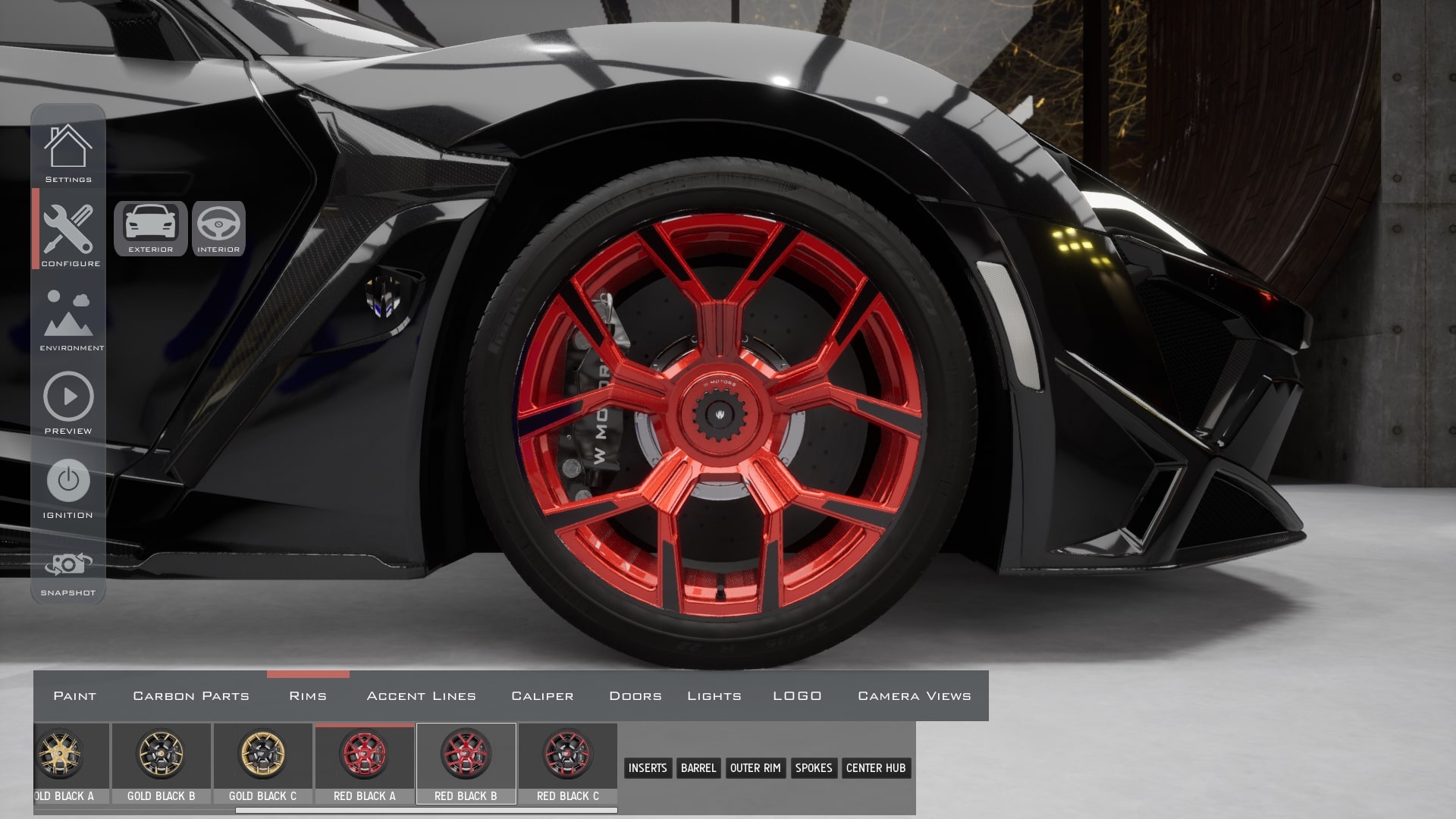The image size is (1456, 819).
Task: Choose the Exterior configuration button
Action: (150, 228)
